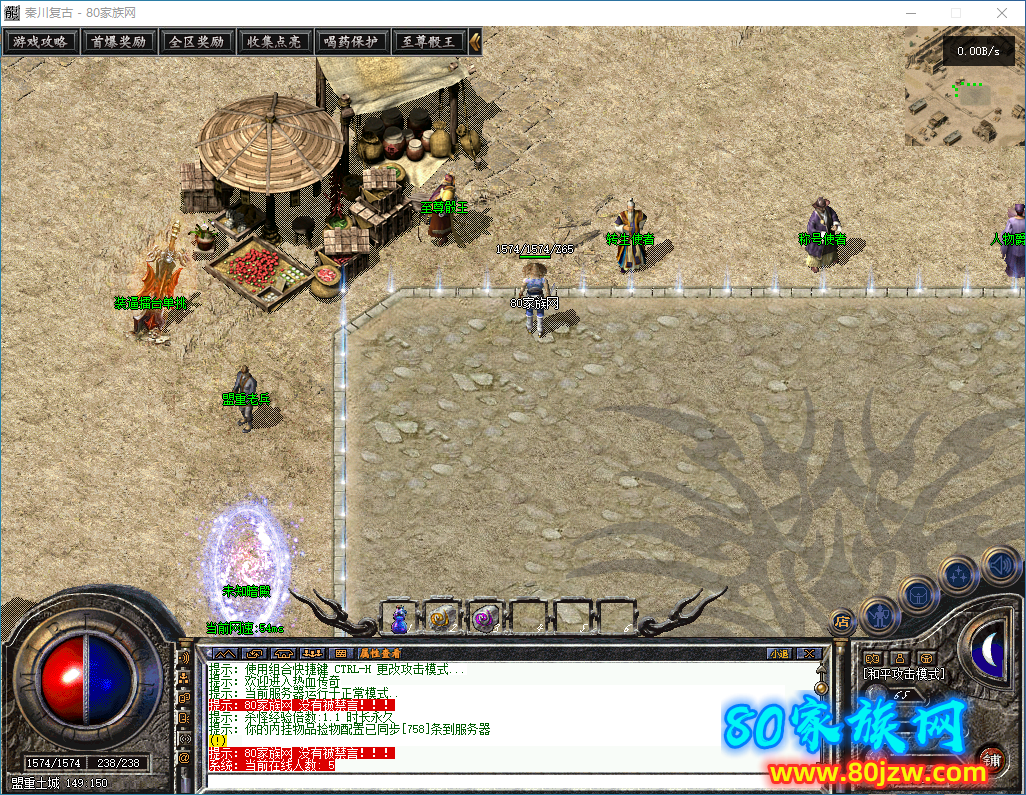Use the purple scroll in belt slot 3

tap(485, 620)
